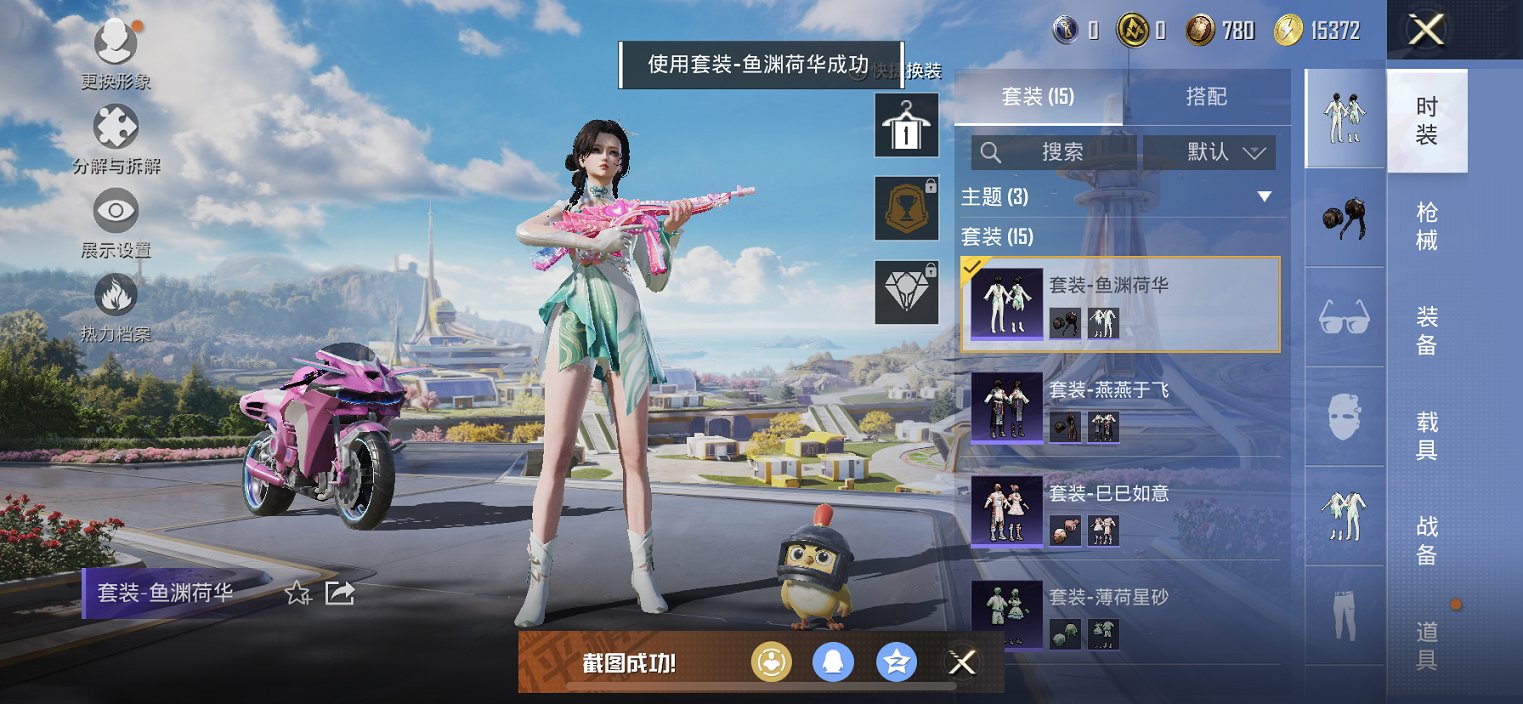Open 展示设置 display settings
This screenshot has width=1523, height=704.
pyautogui.click(x=115, y=214)
